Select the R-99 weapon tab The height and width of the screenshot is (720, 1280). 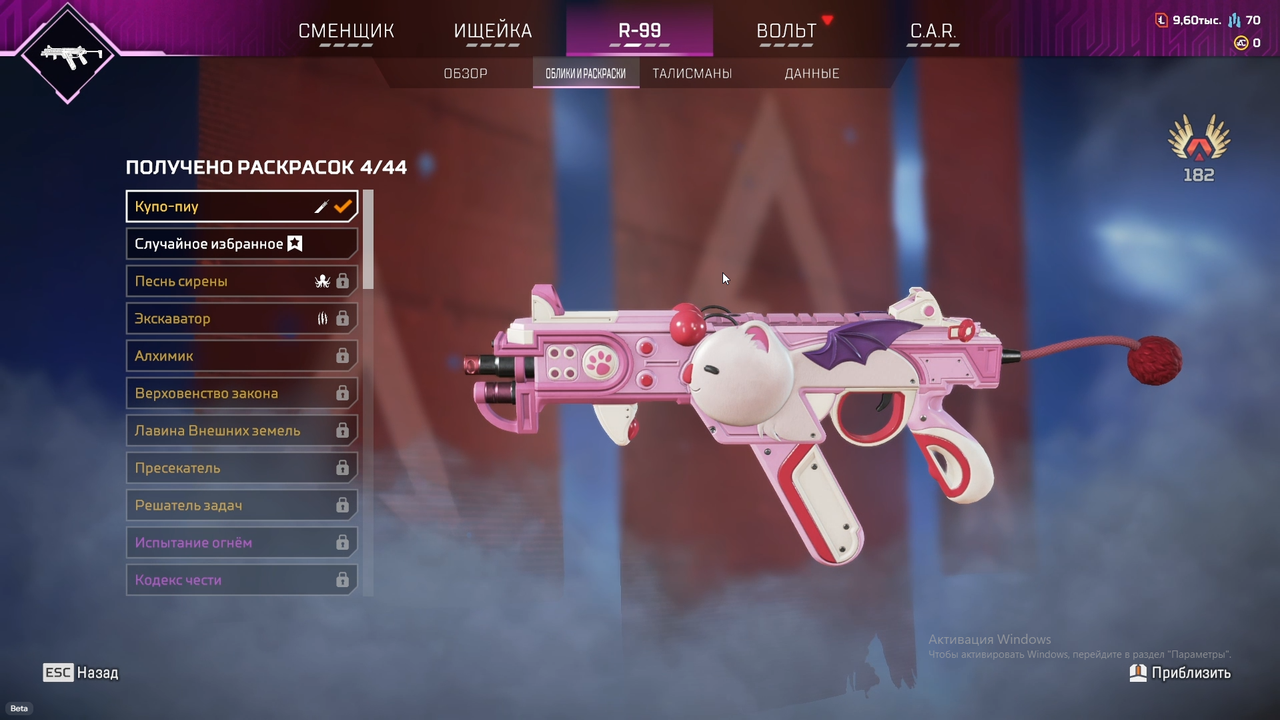point(639,31)
